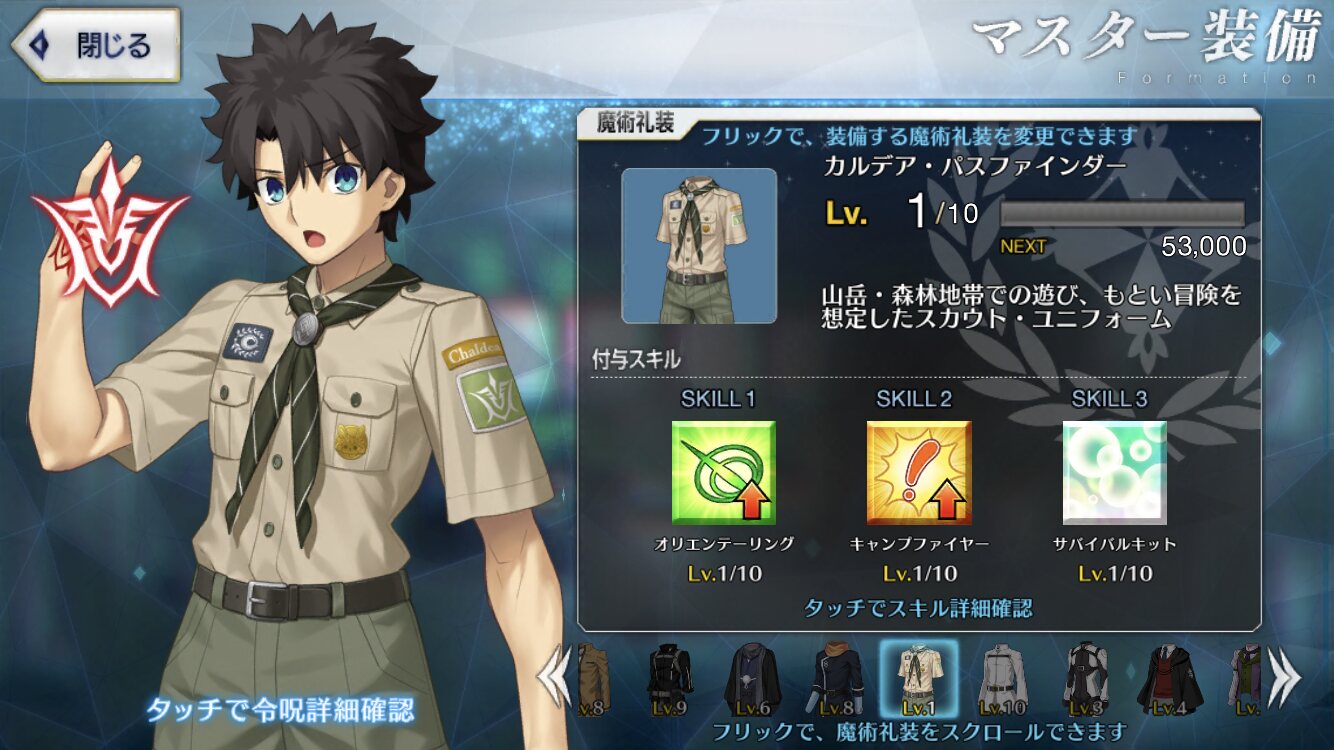The height and width of the screenshot is (750, 1334).
Task: Select the Chaldea Pathfinder uniform portrait
Action: [699, 246]
